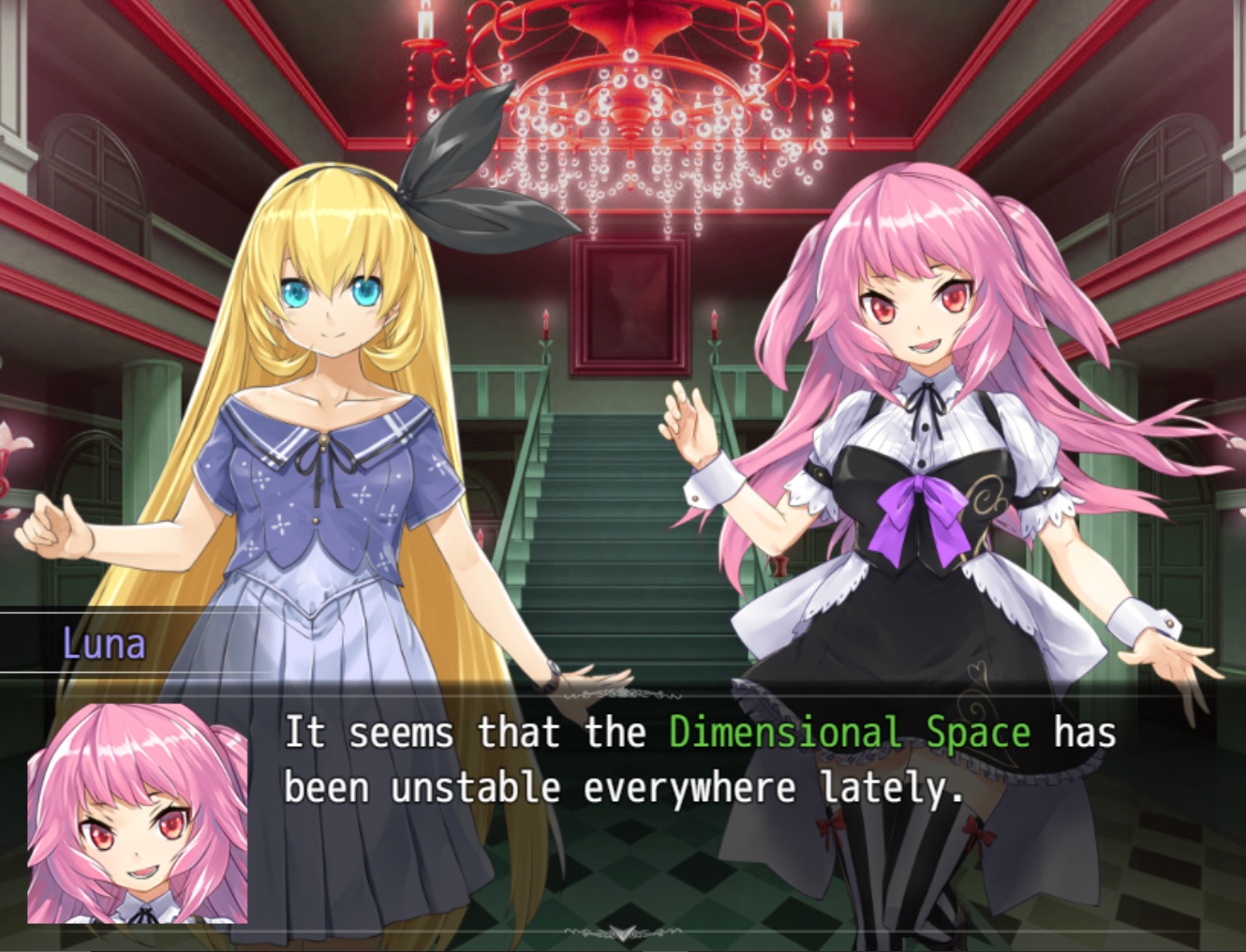This screenshot has height=952, width=1246.
Task: Click the green Dimensional Space keyword
Action: pyautogui.click(x=848, y=734)
